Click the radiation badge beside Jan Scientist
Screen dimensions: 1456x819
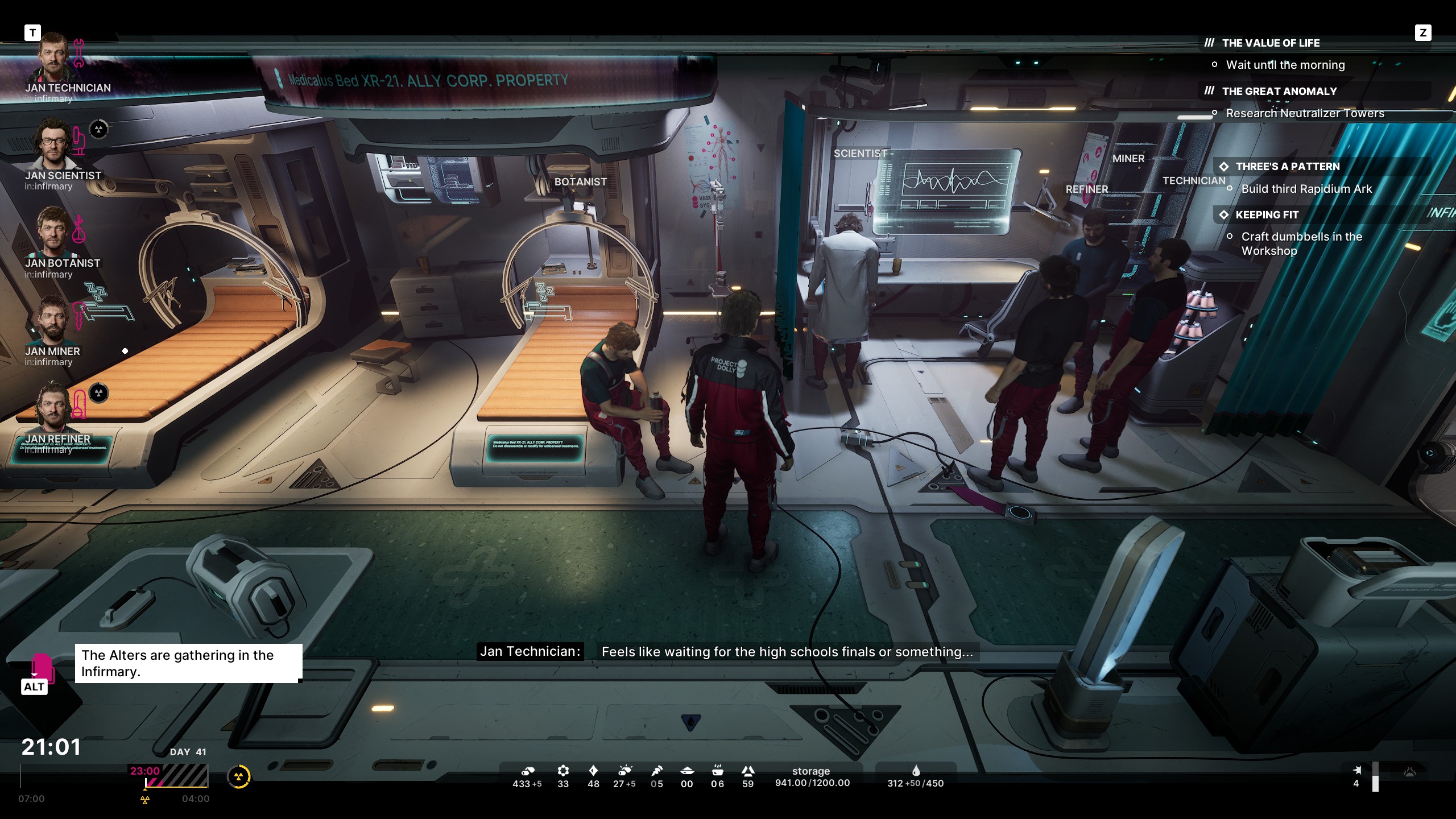(x=99, y=130)
